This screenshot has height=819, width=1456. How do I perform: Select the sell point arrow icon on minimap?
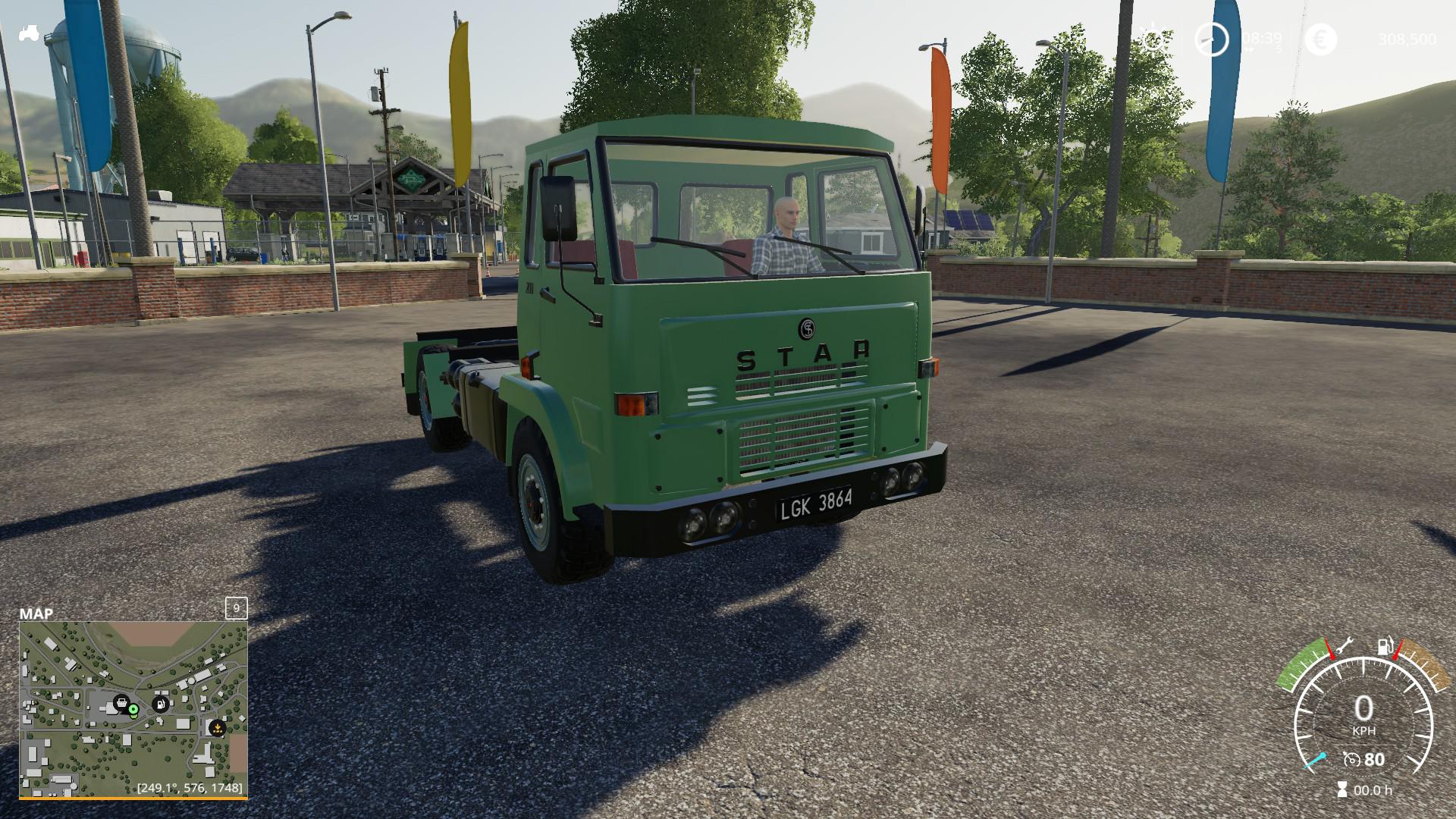click(x=218, y=728)
